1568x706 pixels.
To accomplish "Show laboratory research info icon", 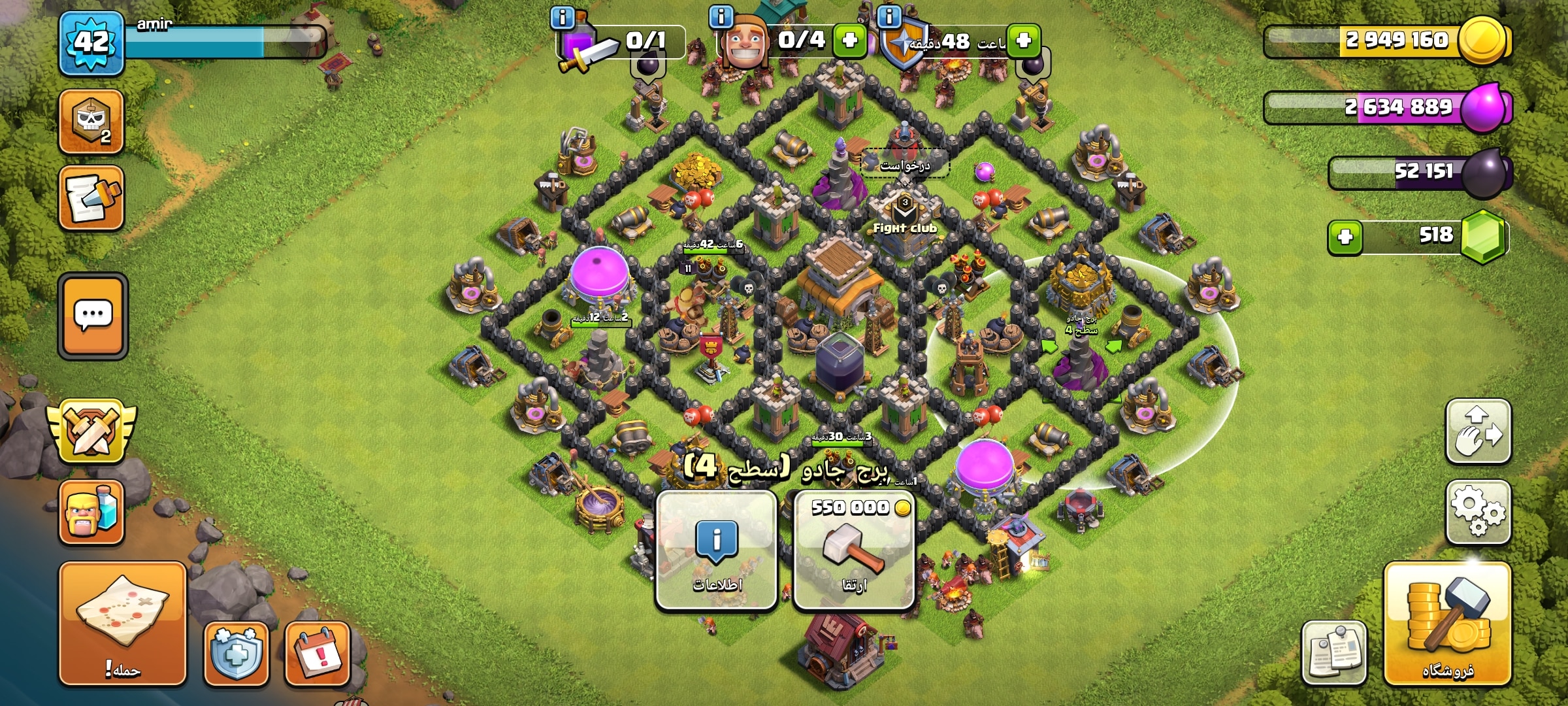I will click(563, 17).
